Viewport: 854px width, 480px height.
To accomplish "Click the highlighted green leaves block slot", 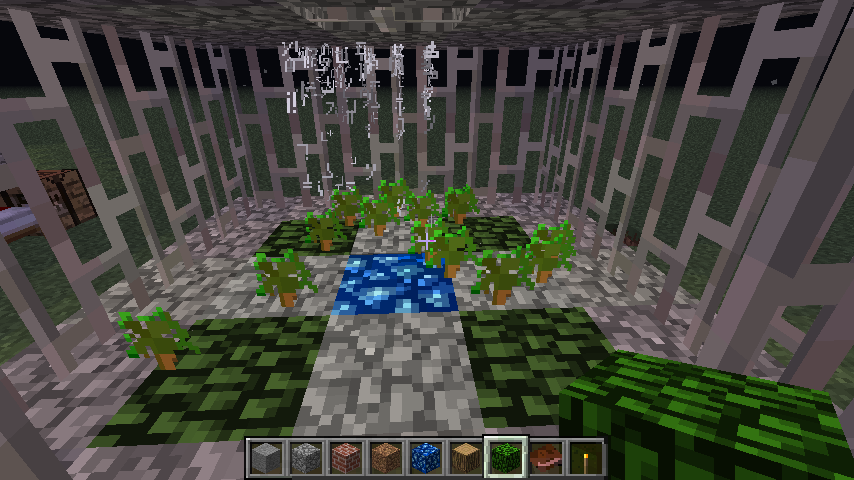I will [506, 457].
